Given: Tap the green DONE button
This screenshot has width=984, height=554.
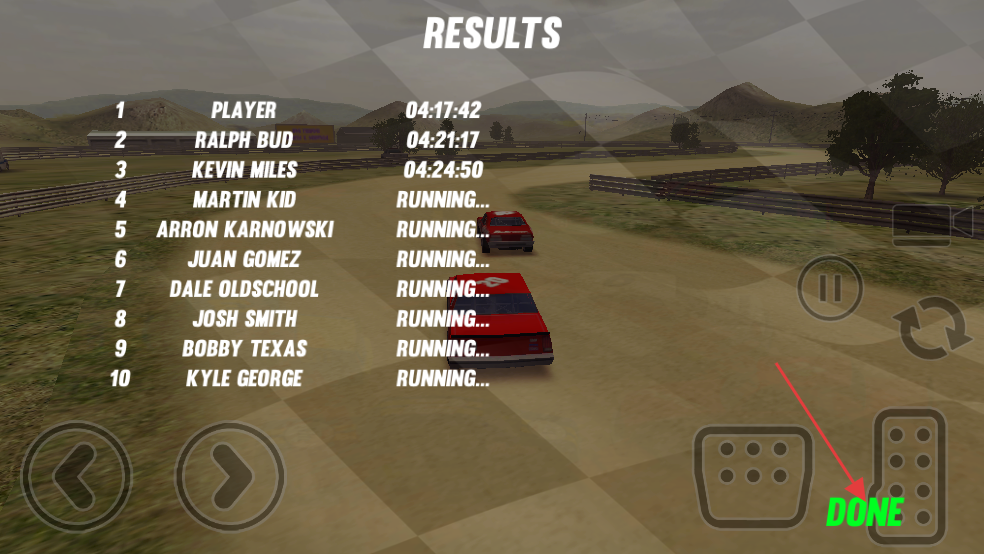Looking at the screenshot, I should tap(864, 512).
